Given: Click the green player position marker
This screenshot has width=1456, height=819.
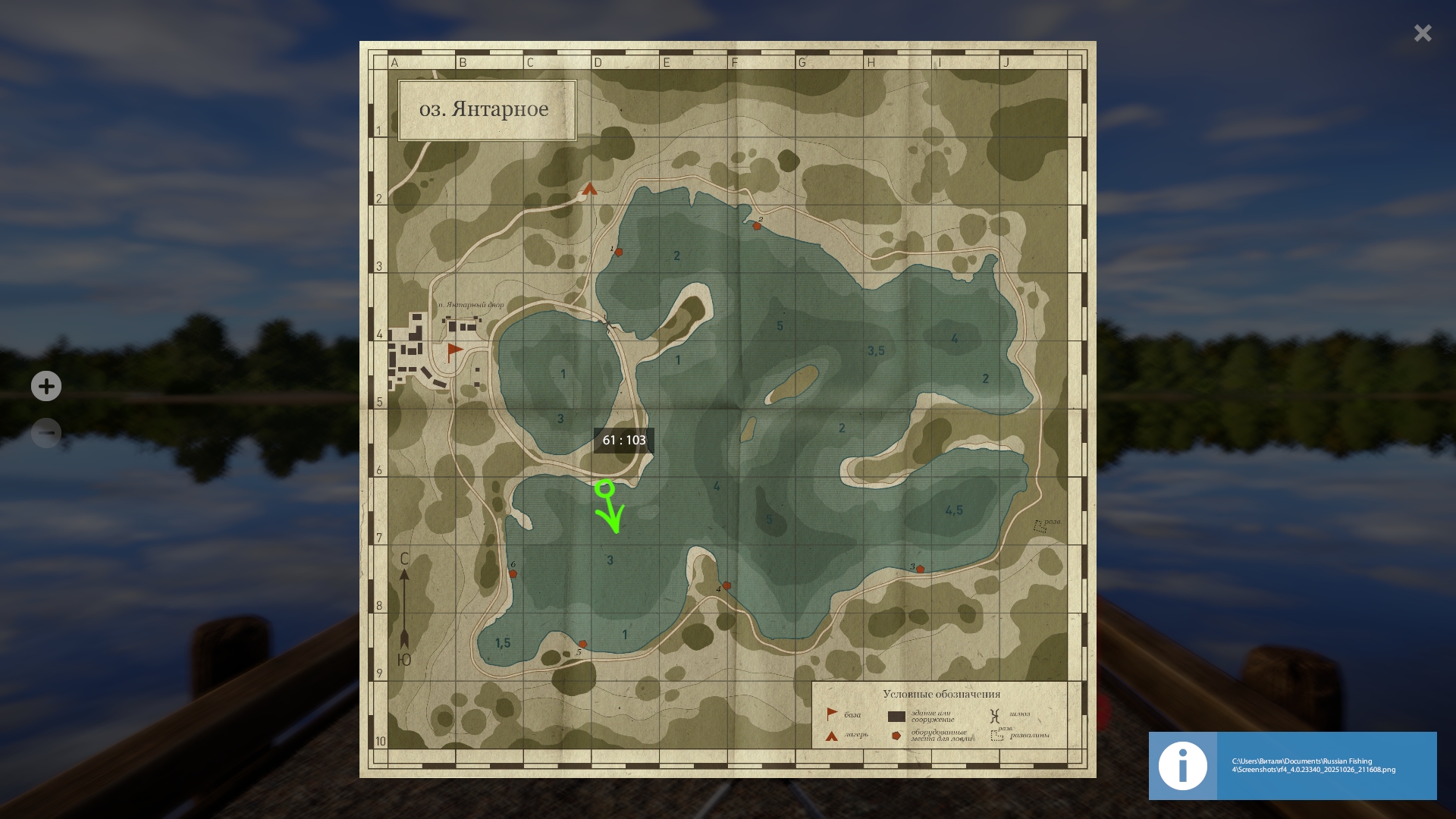Looking at the screenshot, I should click(x=604, y=489).
